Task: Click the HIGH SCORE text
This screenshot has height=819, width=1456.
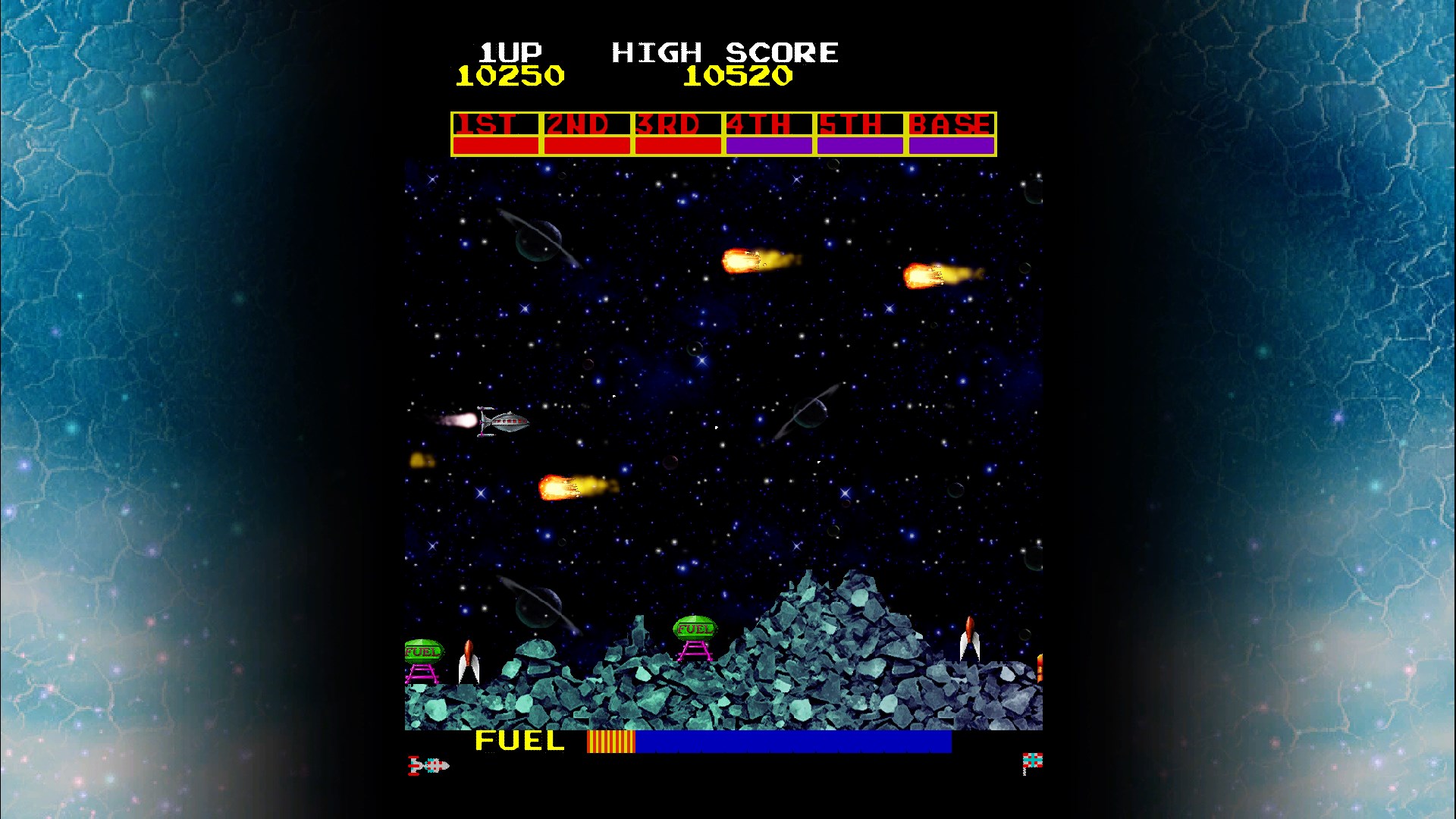Action: tap(724, 52)
